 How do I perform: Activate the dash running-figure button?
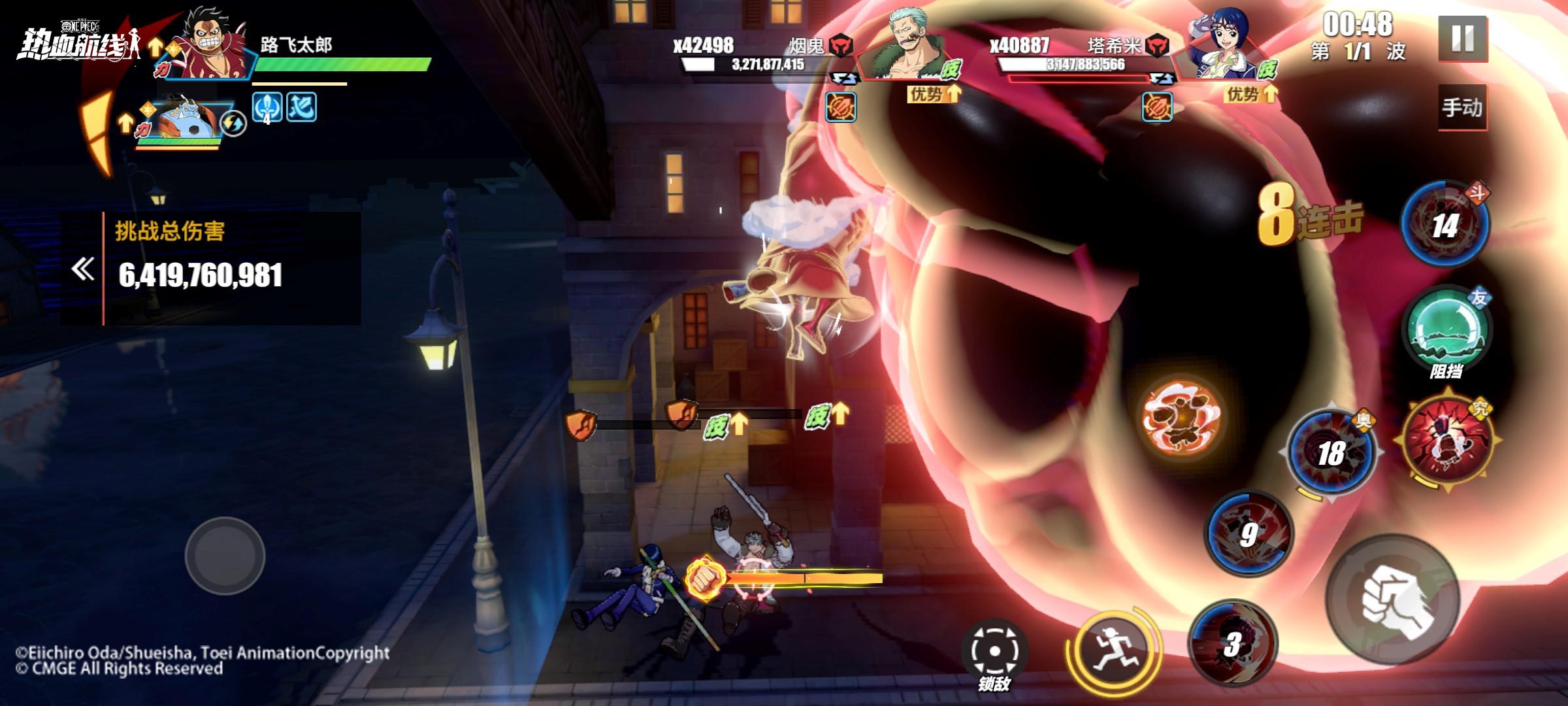[x=1113, y=650]
